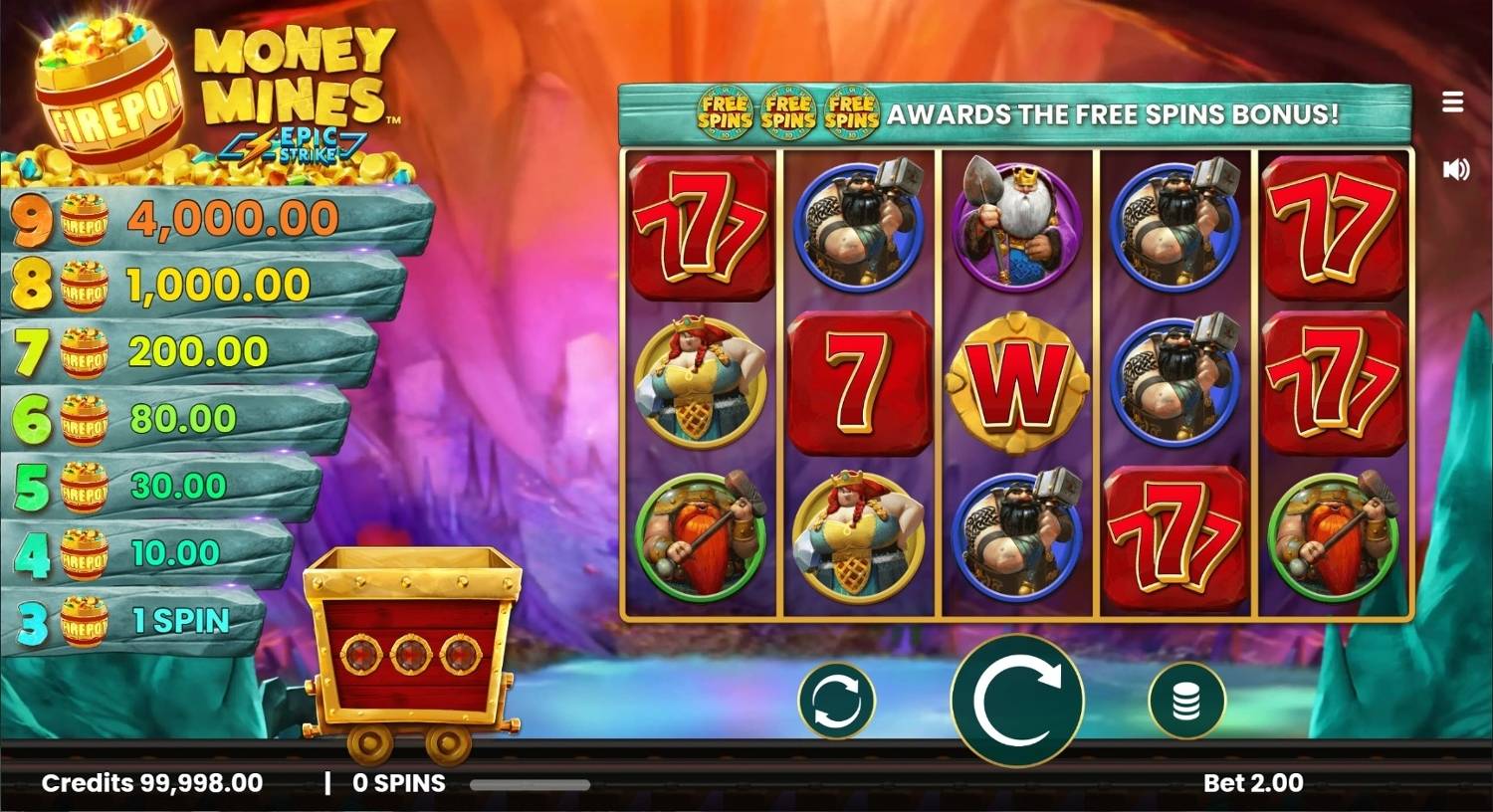Click the red 77 symbol on reel five

click(1334, 224)
